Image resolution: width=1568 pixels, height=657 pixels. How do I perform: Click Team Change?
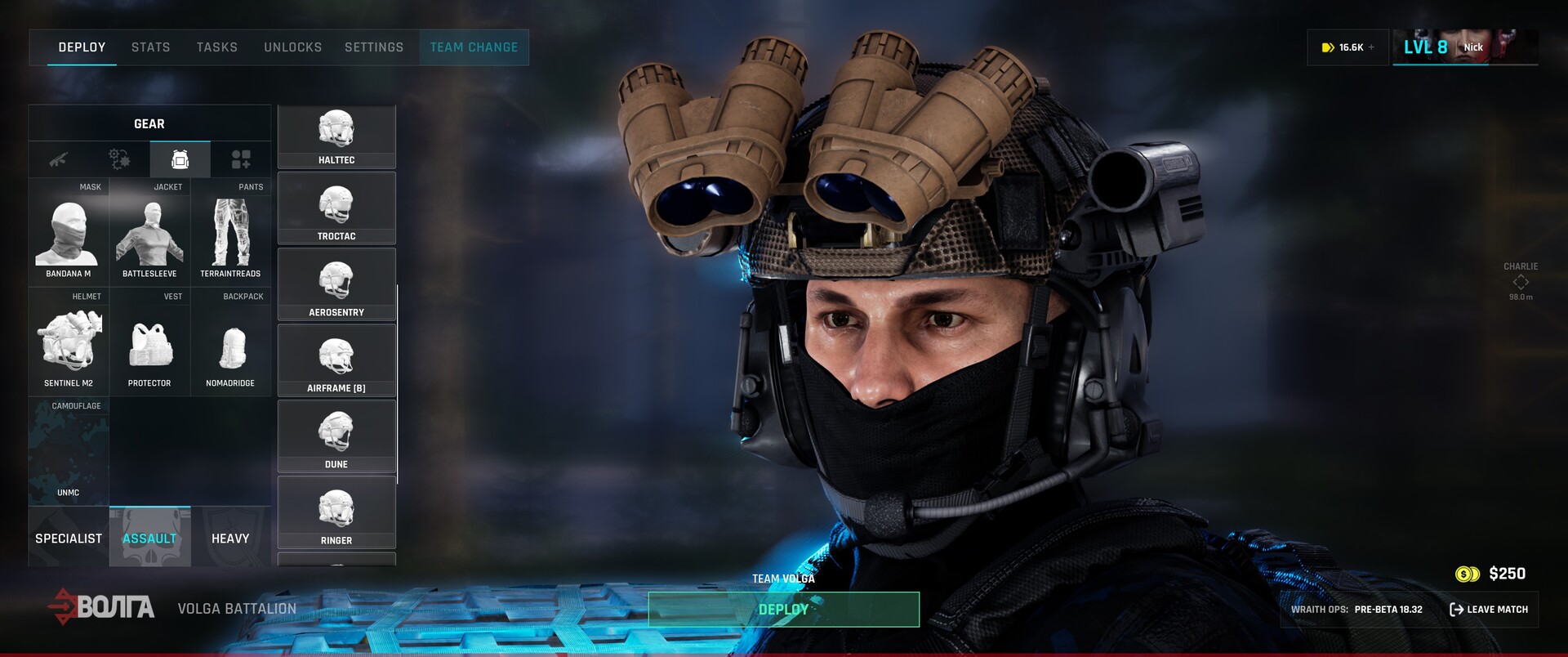474,47
